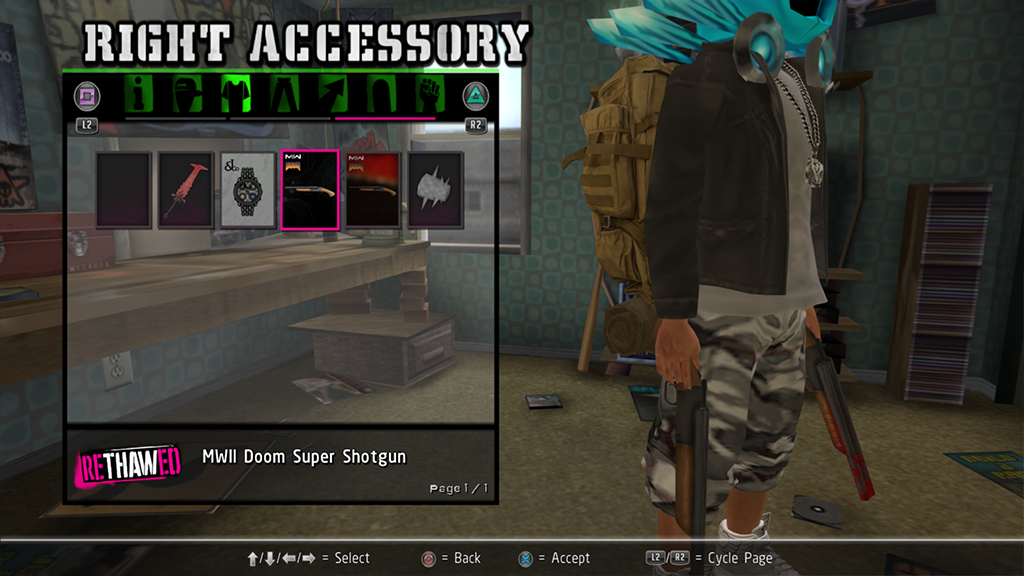The image size is (1024, 576).
Task: Select the arrow category tab
Action: 333,96
